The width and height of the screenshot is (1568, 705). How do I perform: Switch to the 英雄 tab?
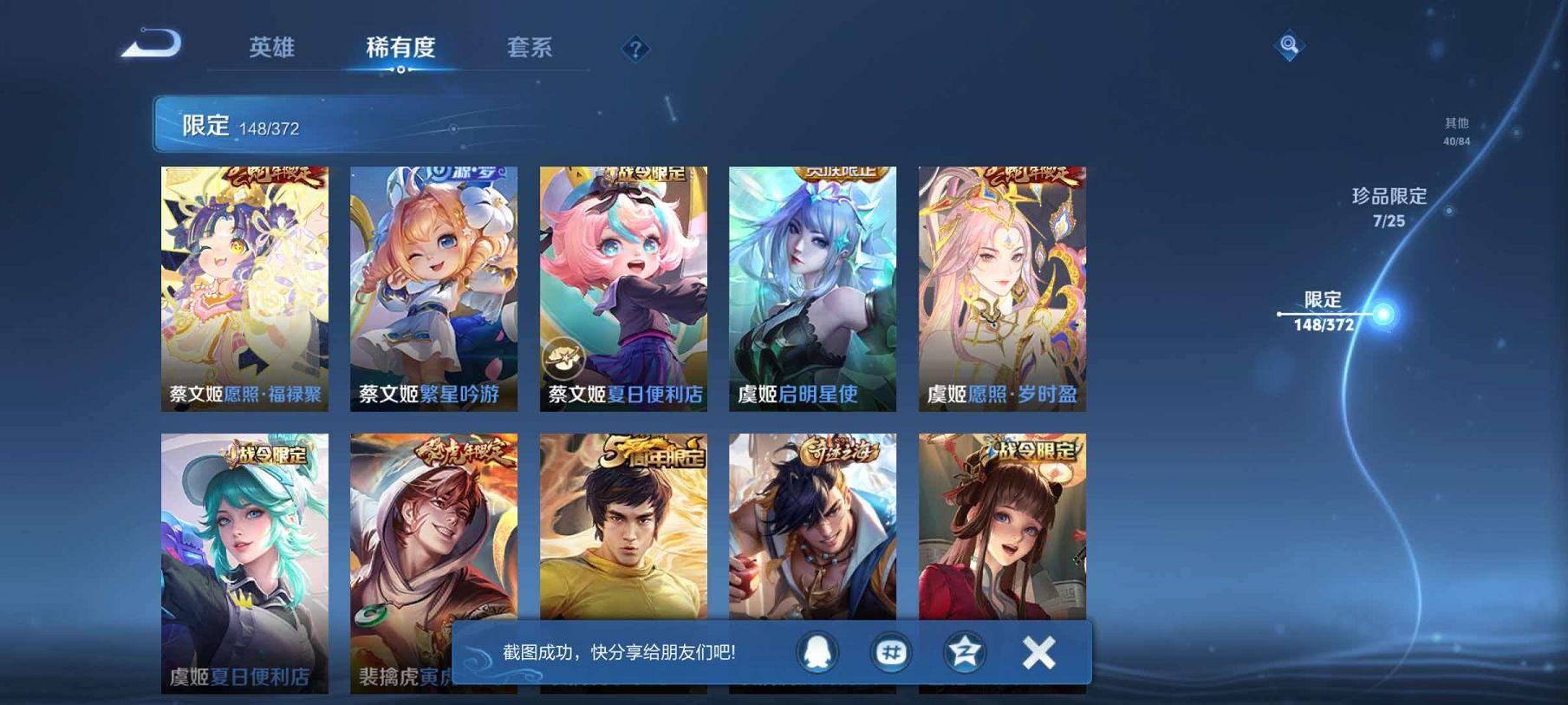[273, 49]
